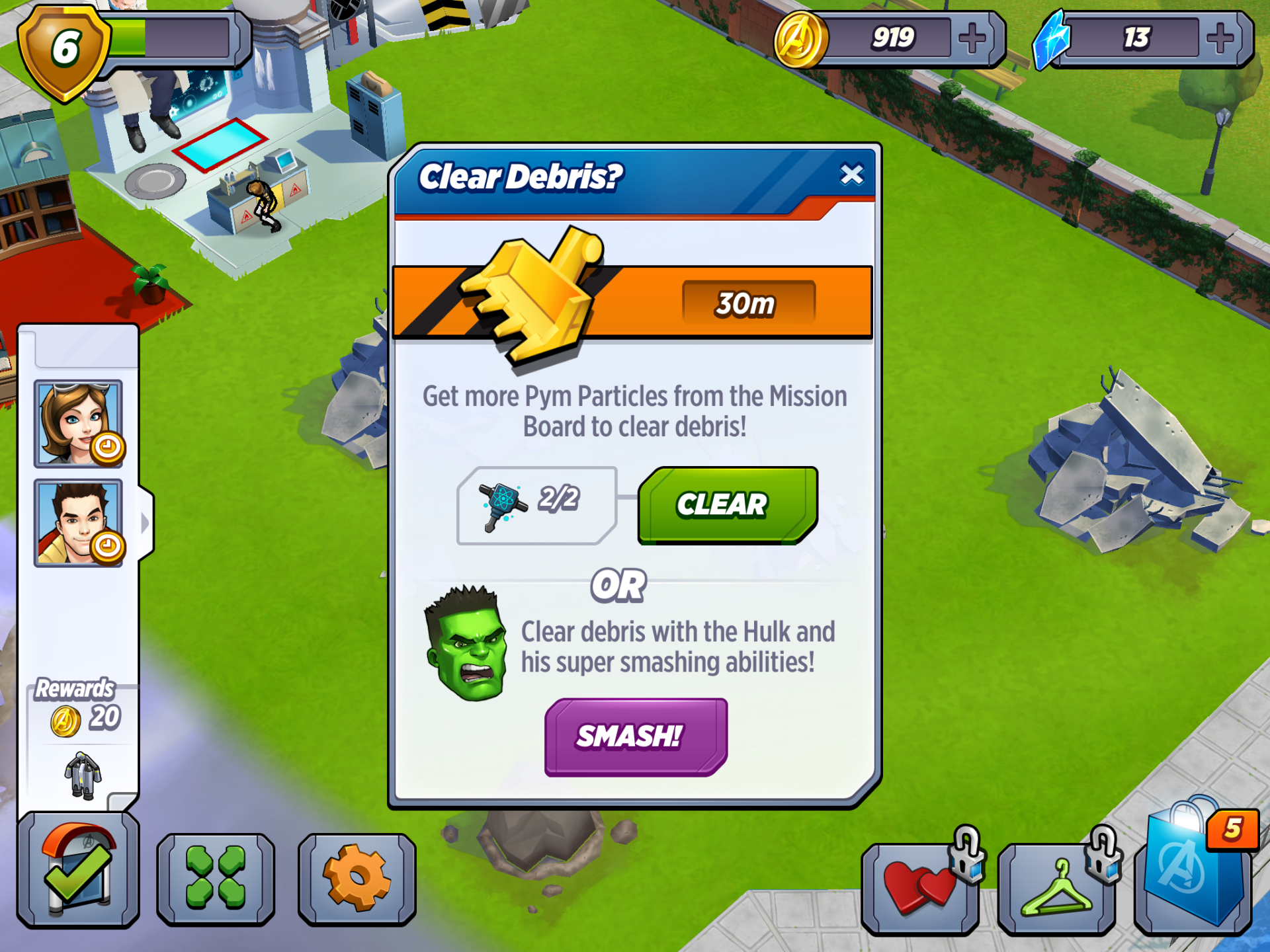
Task: Tap the Pym Particles 2/2 cost box
Action: click(x=536, y=505)
